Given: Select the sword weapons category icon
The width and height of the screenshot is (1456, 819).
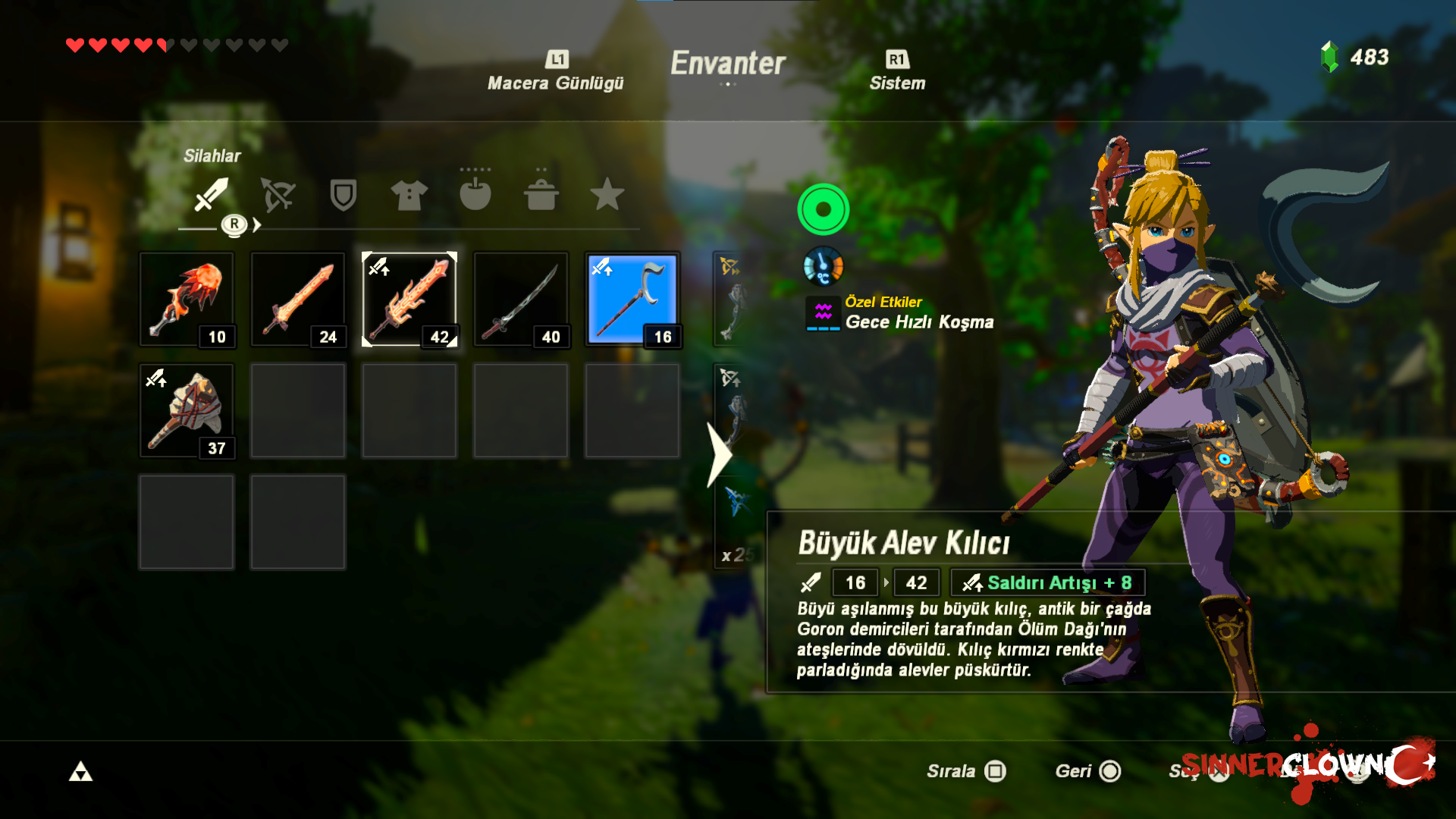Looking at the screenshot, I should [211, 195].
